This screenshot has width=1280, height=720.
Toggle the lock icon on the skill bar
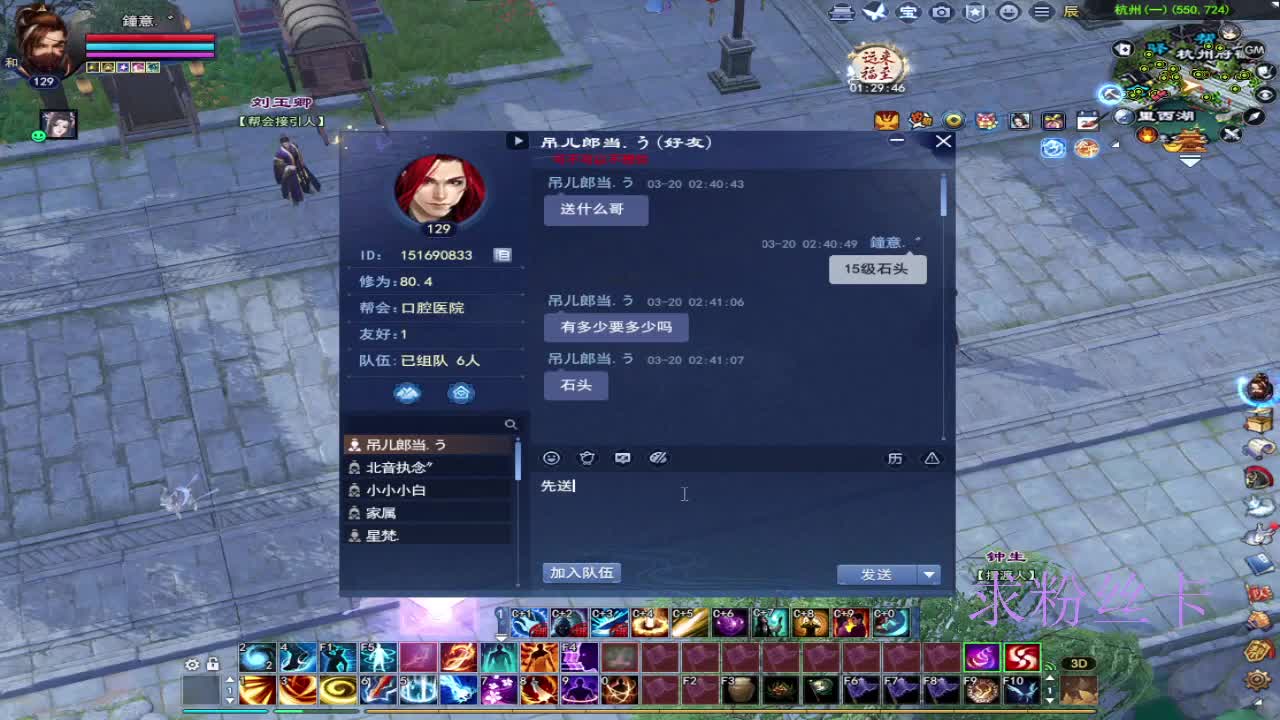point(213,664)
